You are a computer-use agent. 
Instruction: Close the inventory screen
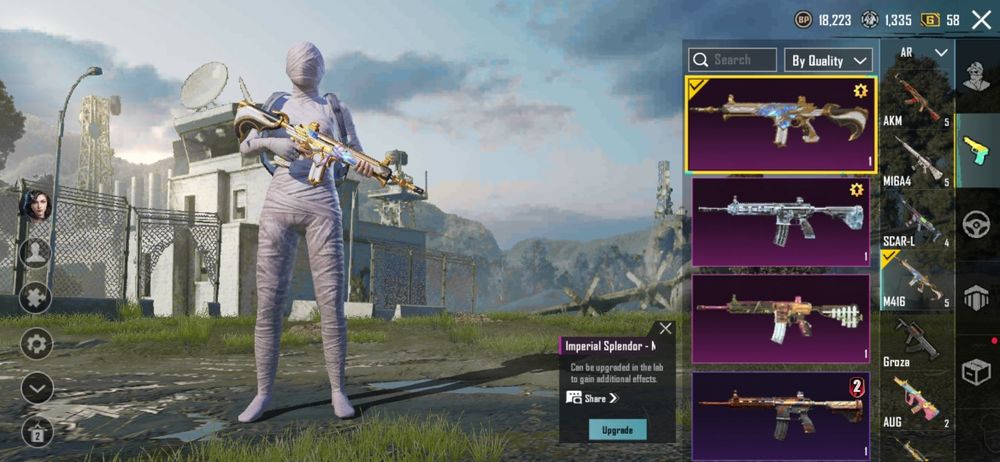[981, 19]
